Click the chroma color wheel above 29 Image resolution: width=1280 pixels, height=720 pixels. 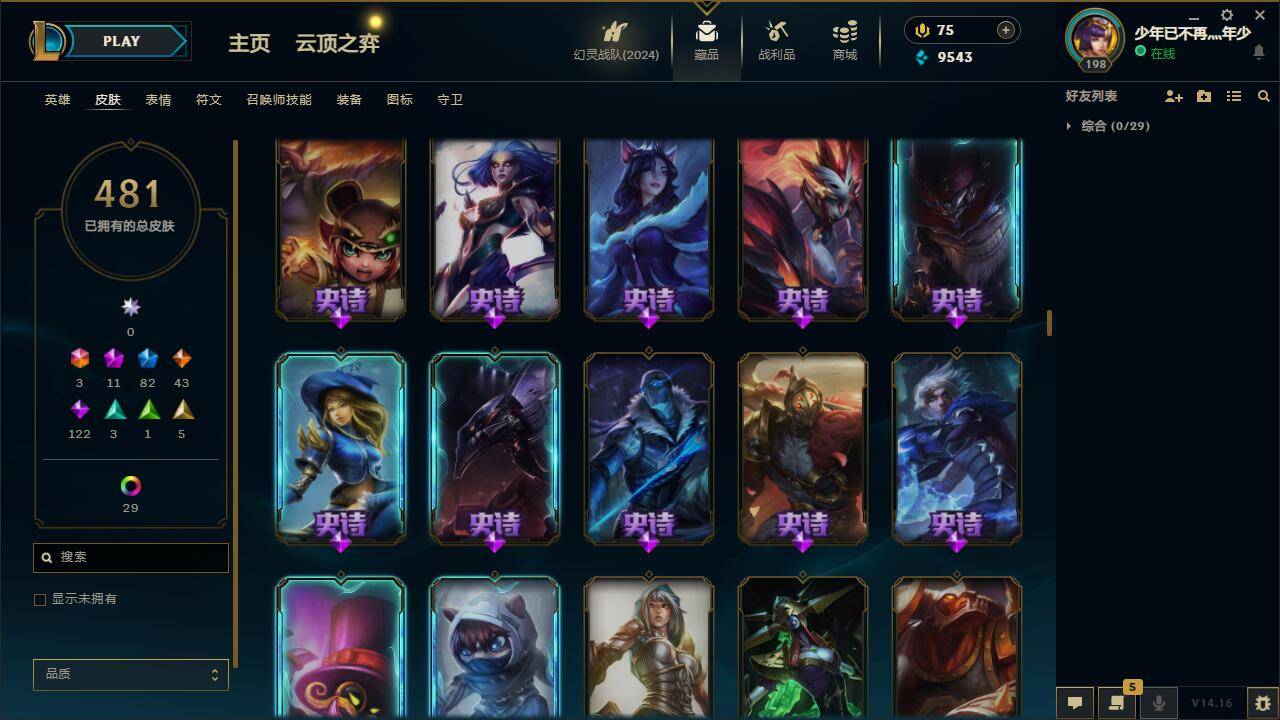130,487
